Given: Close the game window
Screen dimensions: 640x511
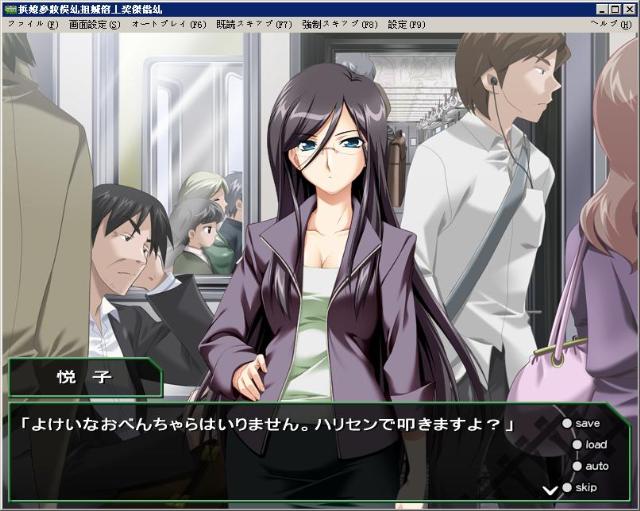Looking at the screenshot, I should [x=630, y=8].
